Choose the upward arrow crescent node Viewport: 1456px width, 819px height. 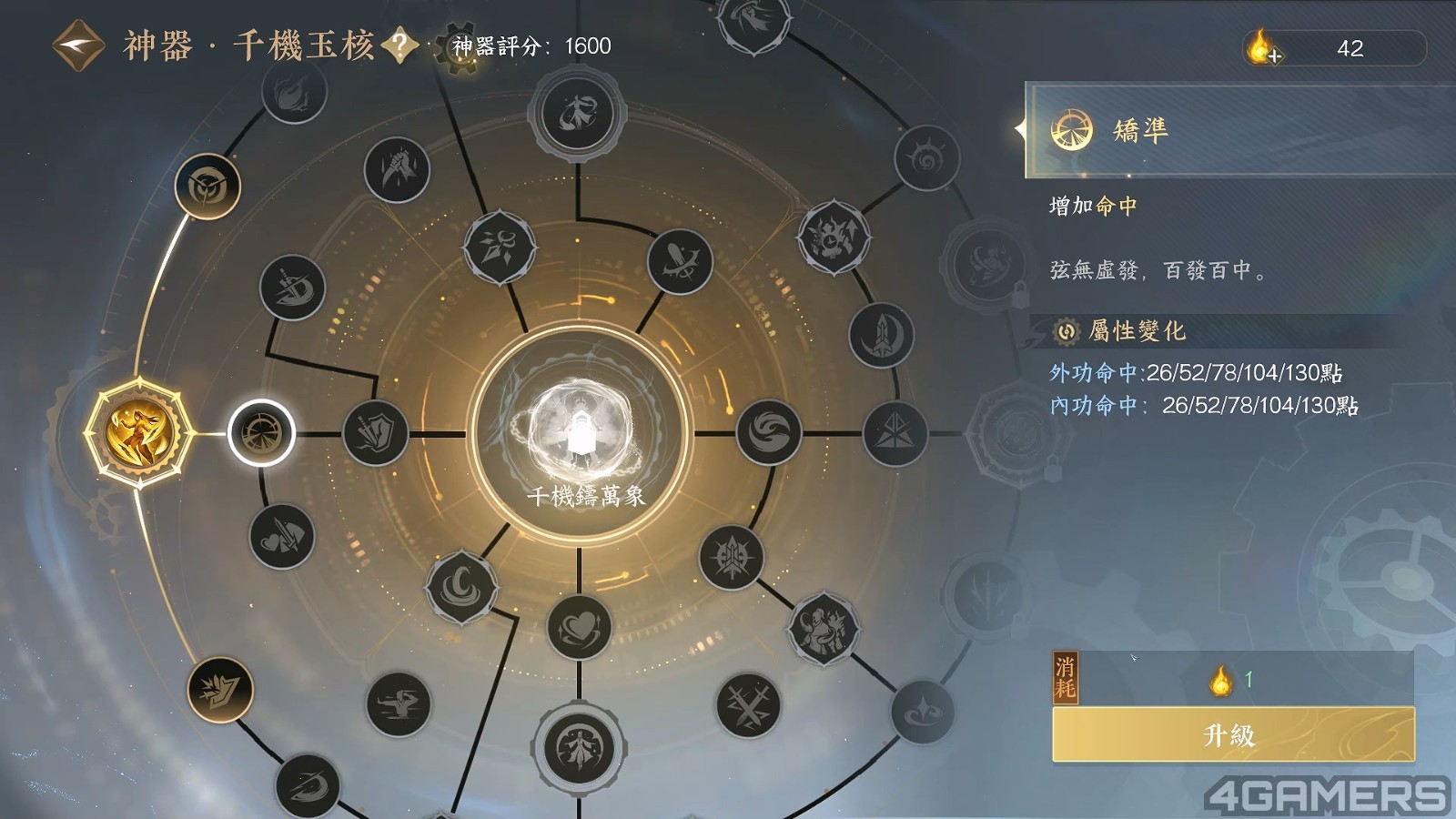(x=881, y=336)
